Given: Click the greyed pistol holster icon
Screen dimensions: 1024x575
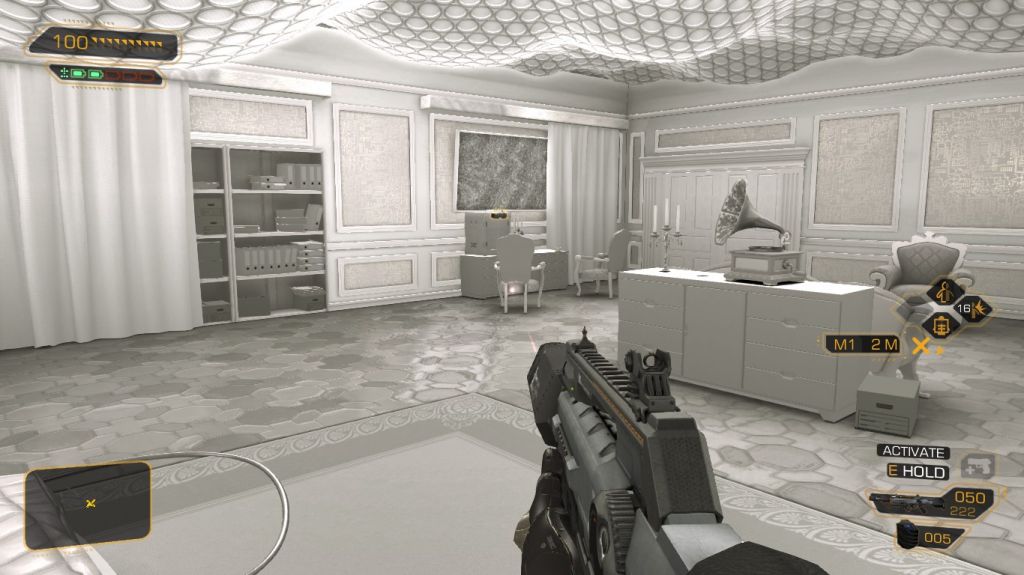Looking at the screenshot, I should click(x=977, y=466).
